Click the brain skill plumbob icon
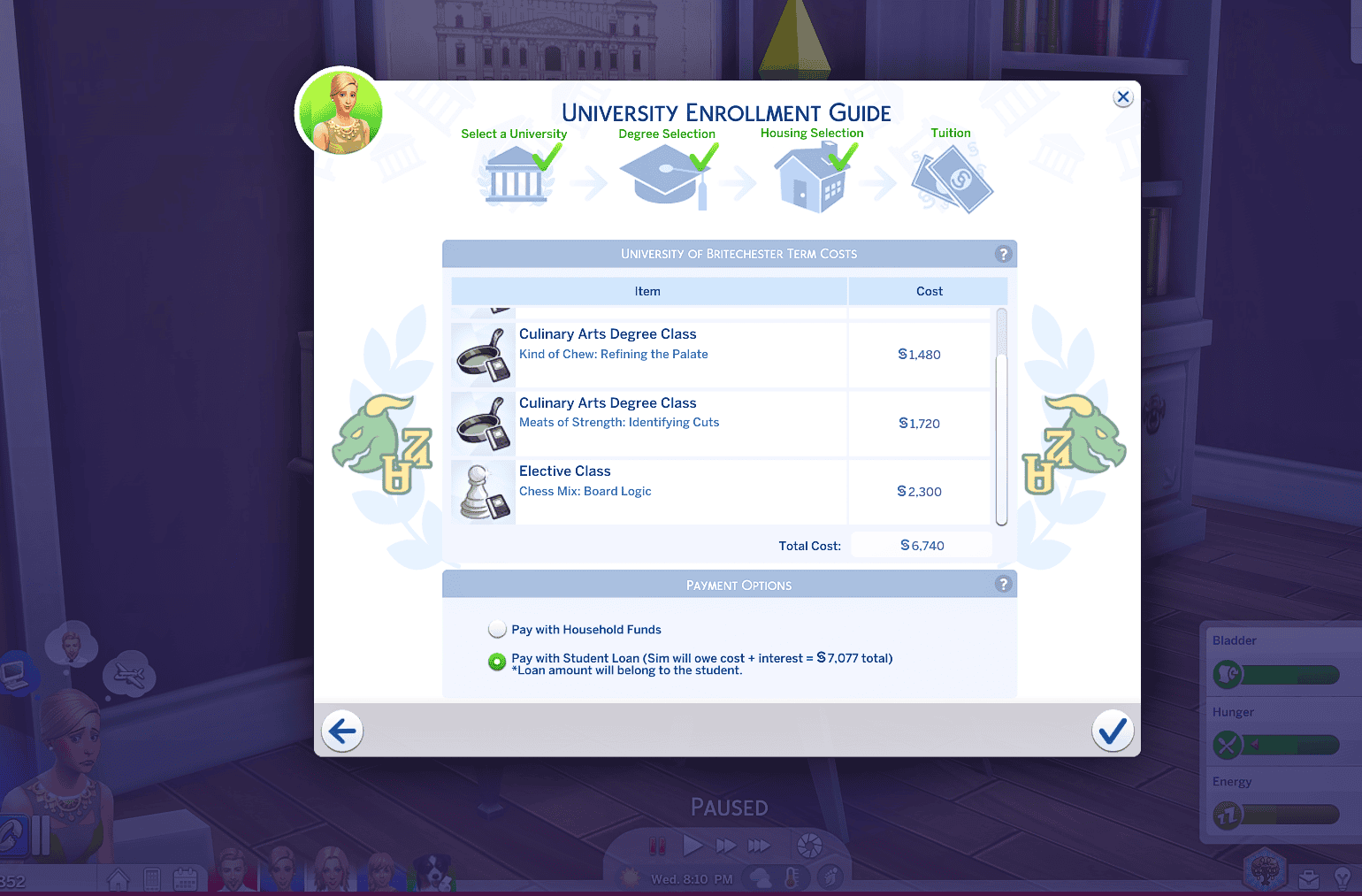The image size is (1362, 896). [1265, 871]
